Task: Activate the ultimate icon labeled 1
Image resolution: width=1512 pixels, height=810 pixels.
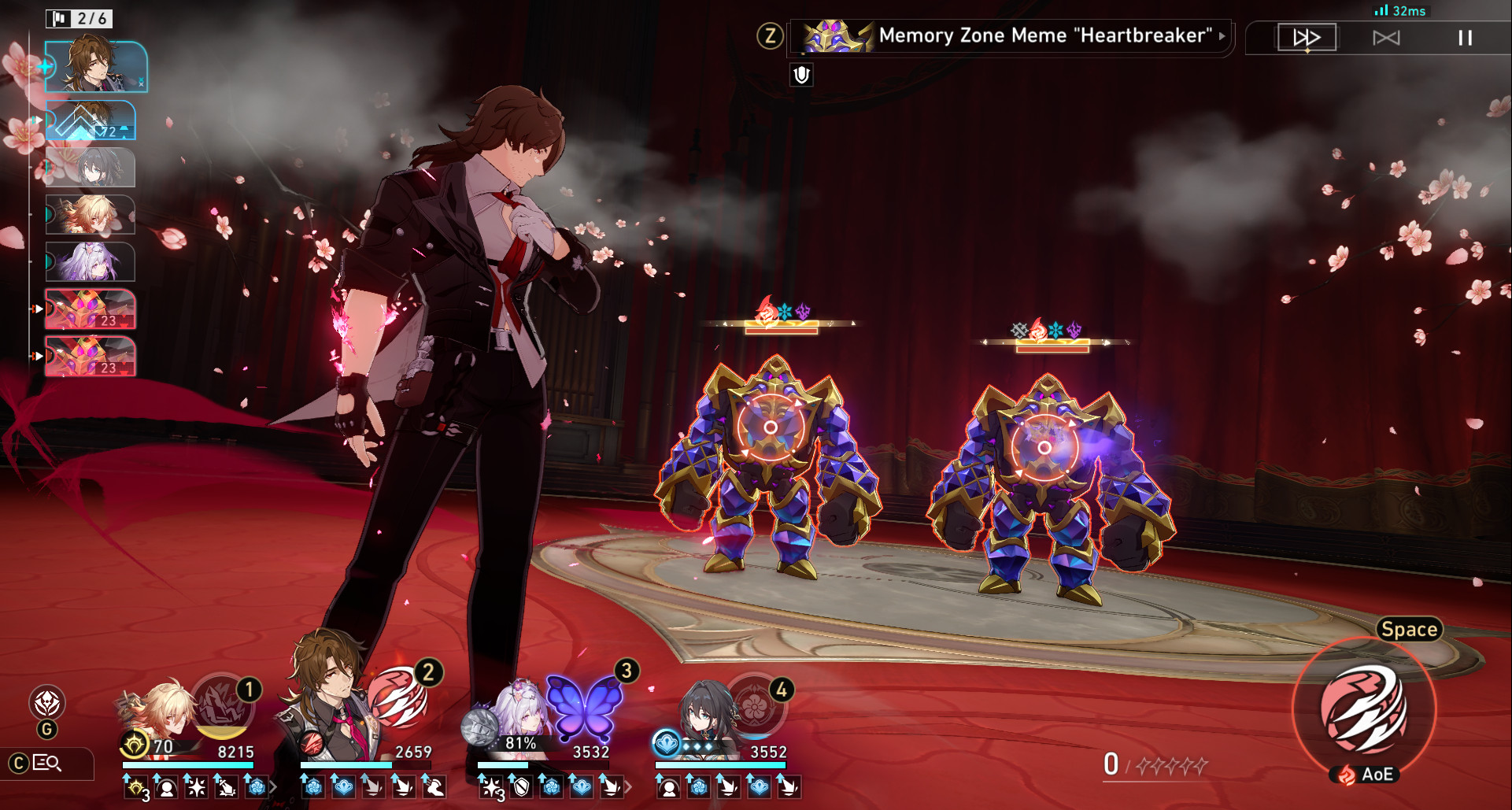Action: pos(224,707)
